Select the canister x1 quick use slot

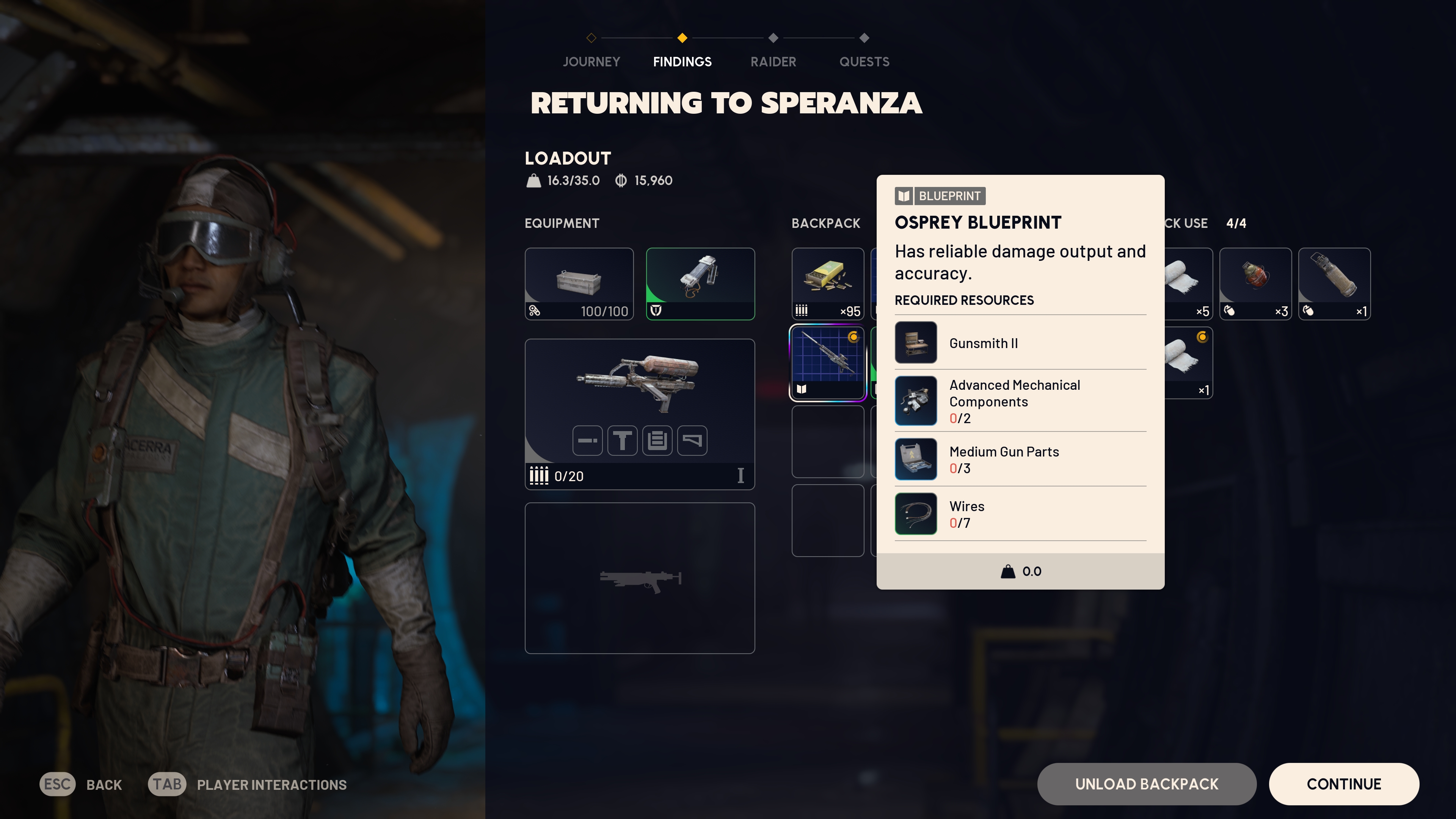1334,284
